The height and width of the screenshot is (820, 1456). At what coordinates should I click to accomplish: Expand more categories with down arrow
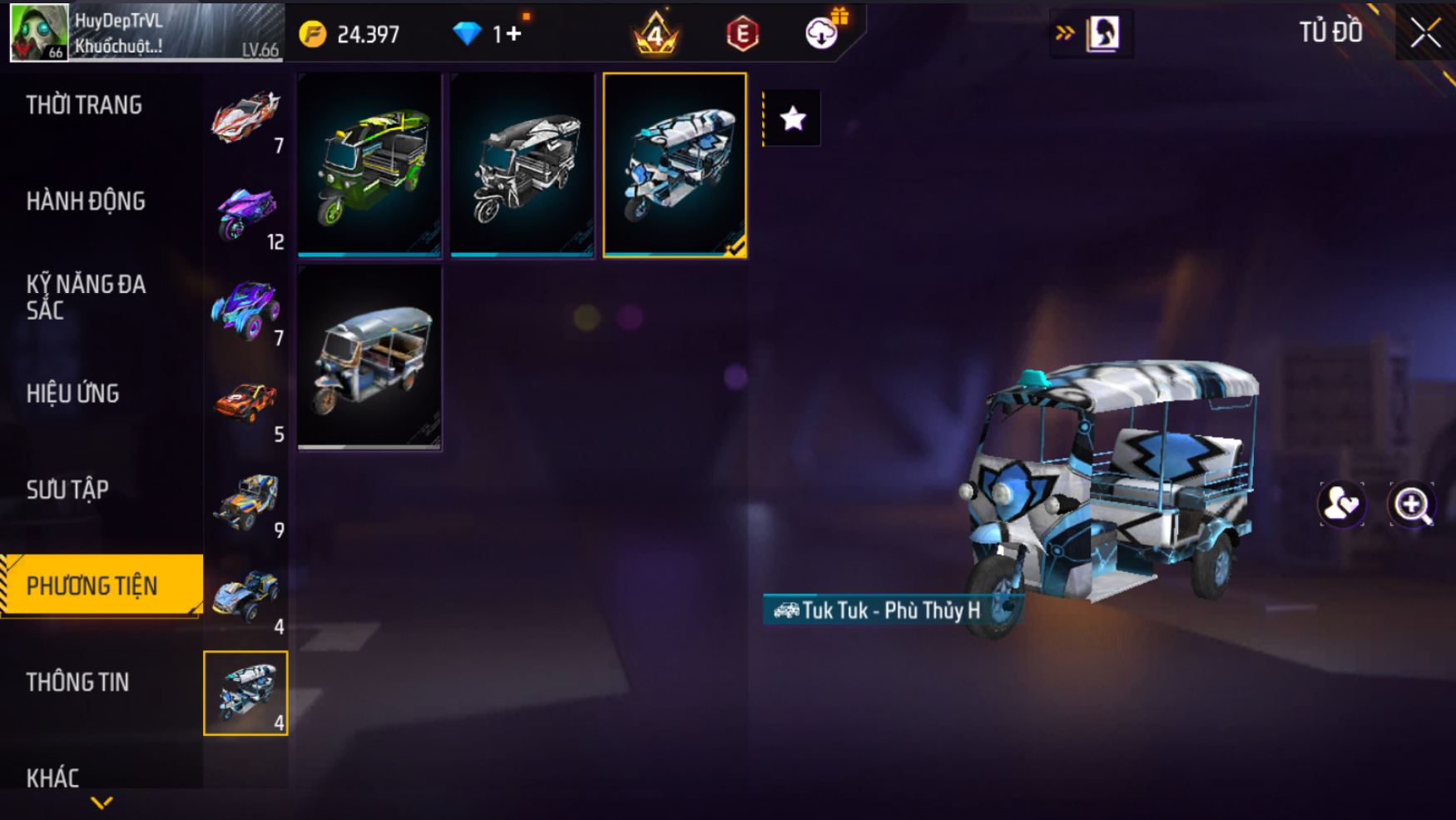pyautogui.click(x=102, y=803)
